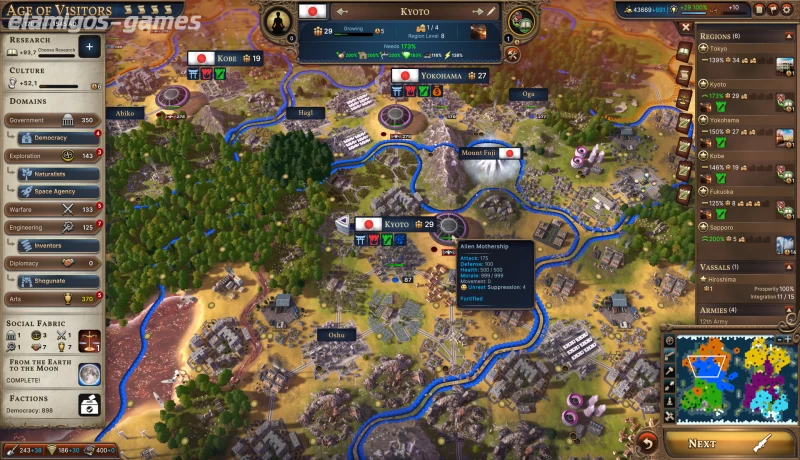Go to the previous region with left arrow
This screenshot has height=460, width=800.
343,12
